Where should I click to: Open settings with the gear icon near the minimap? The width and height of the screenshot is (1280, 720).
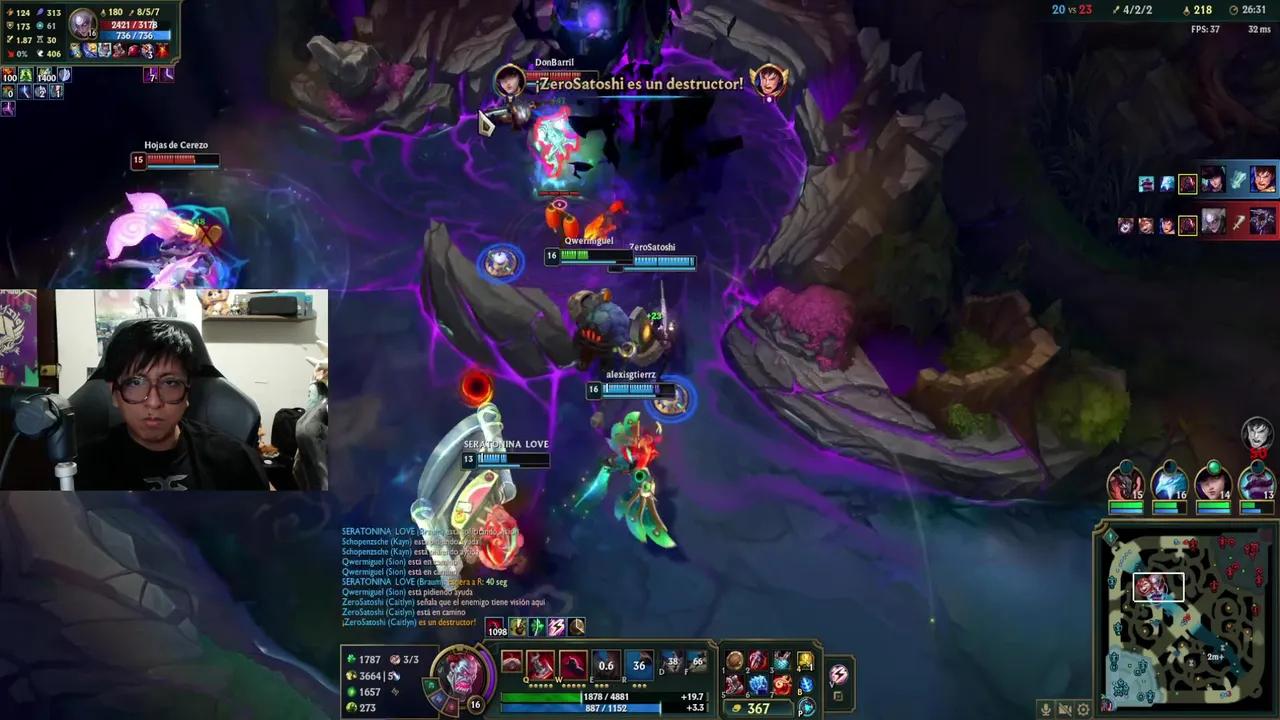(x=1083, y=709)
